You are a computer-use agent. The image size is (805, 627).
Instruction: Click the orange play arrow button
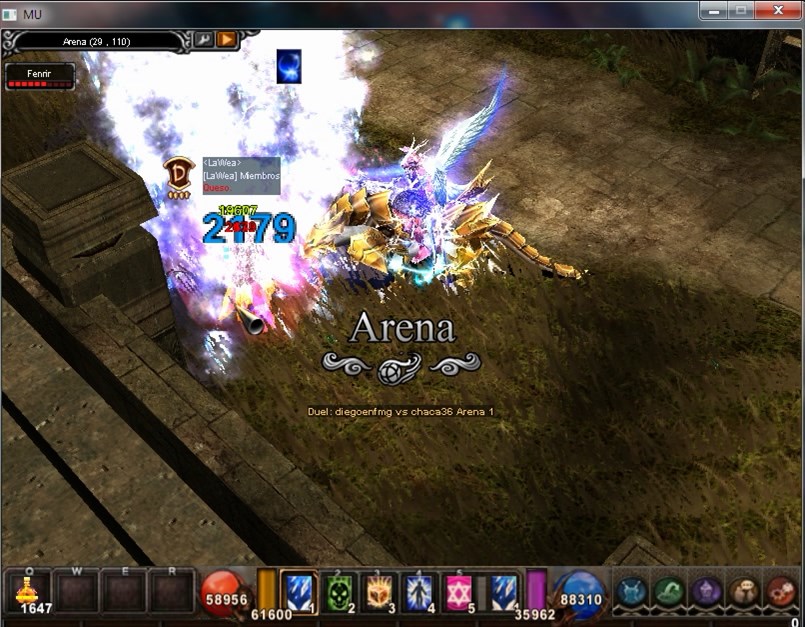click(227, 40)
